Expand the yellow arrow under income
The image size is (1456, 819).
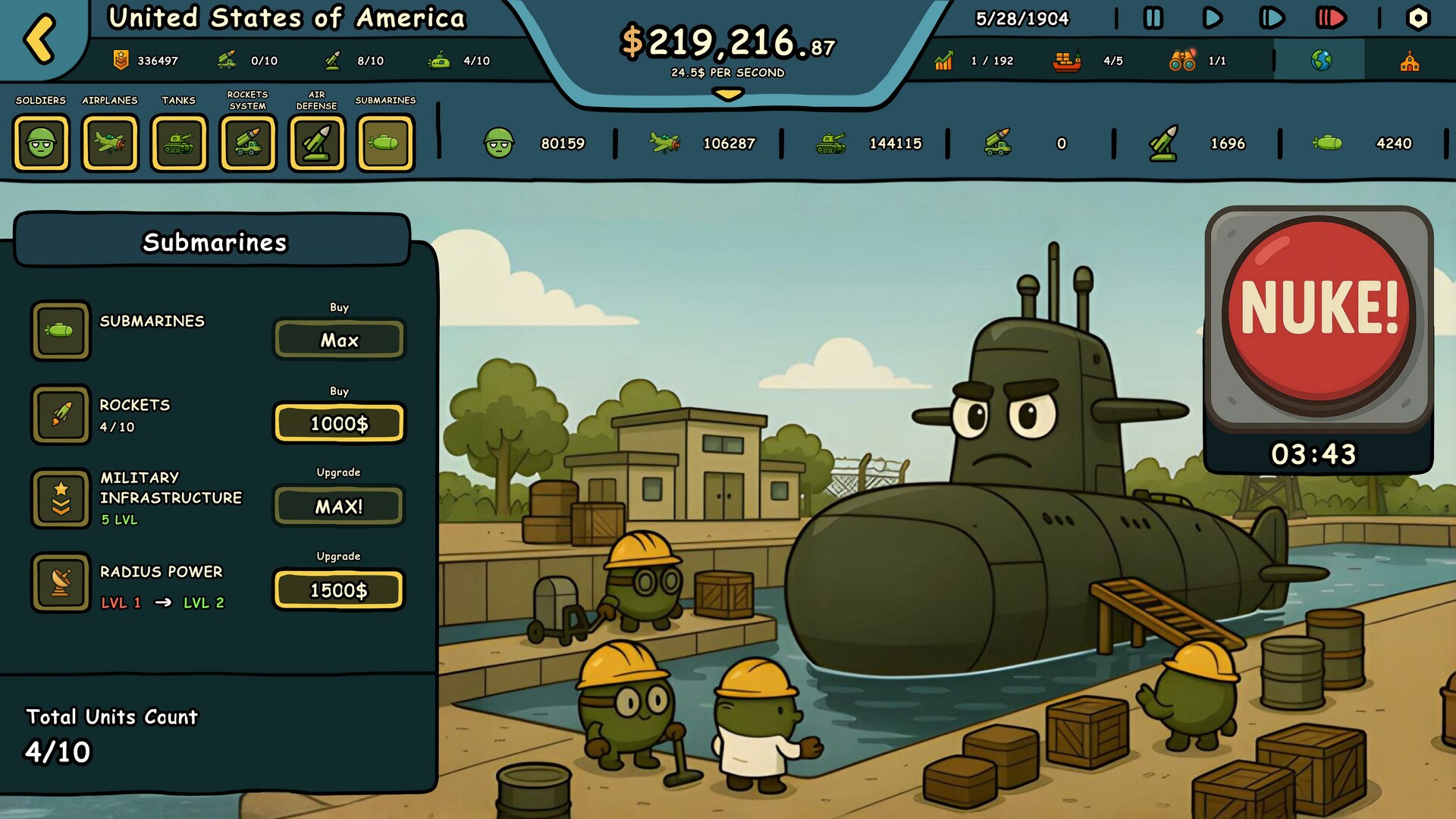click(x=728, y=95)
